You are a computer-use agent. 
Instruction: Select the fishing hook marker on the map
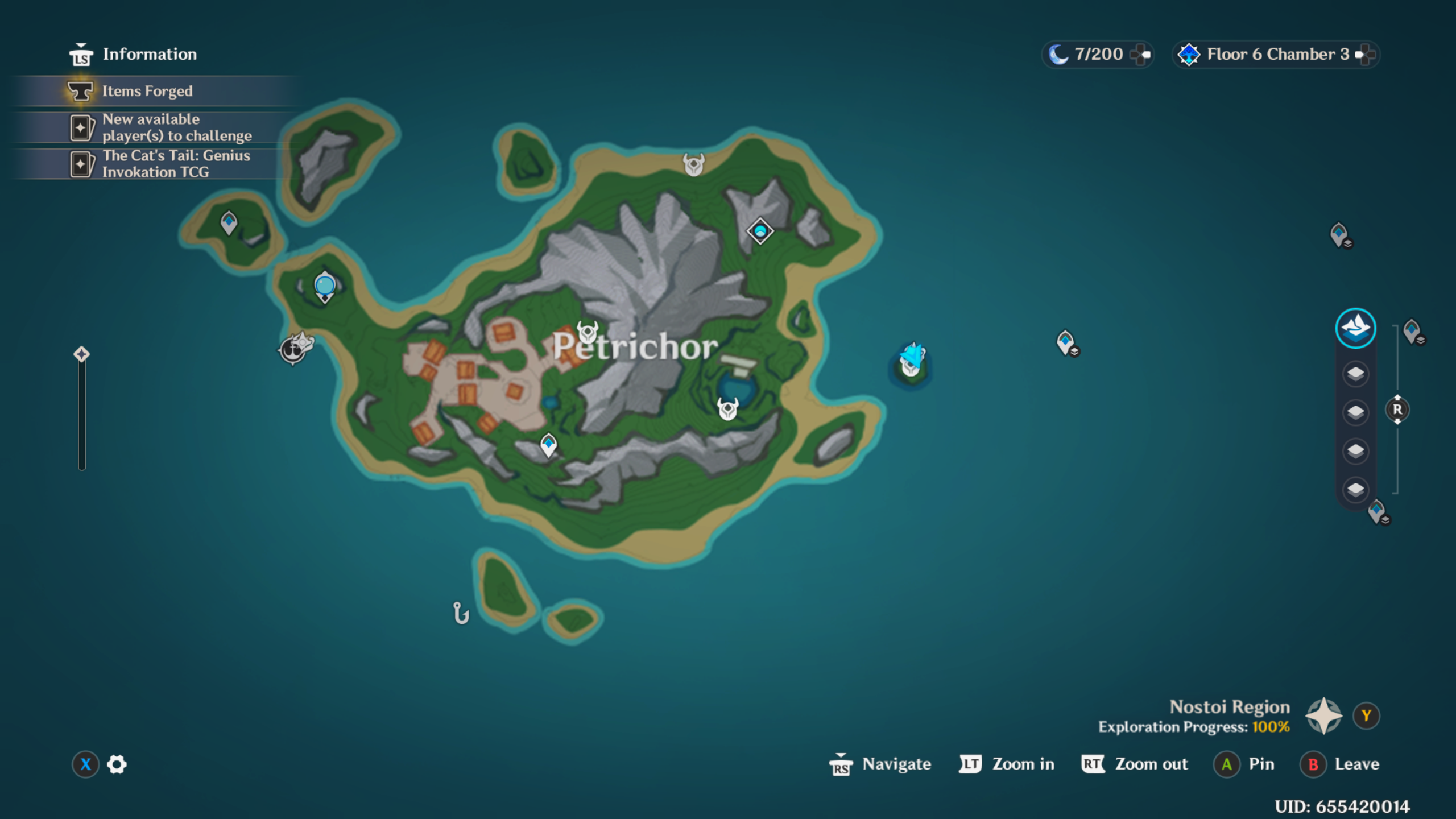pos(461,613)
